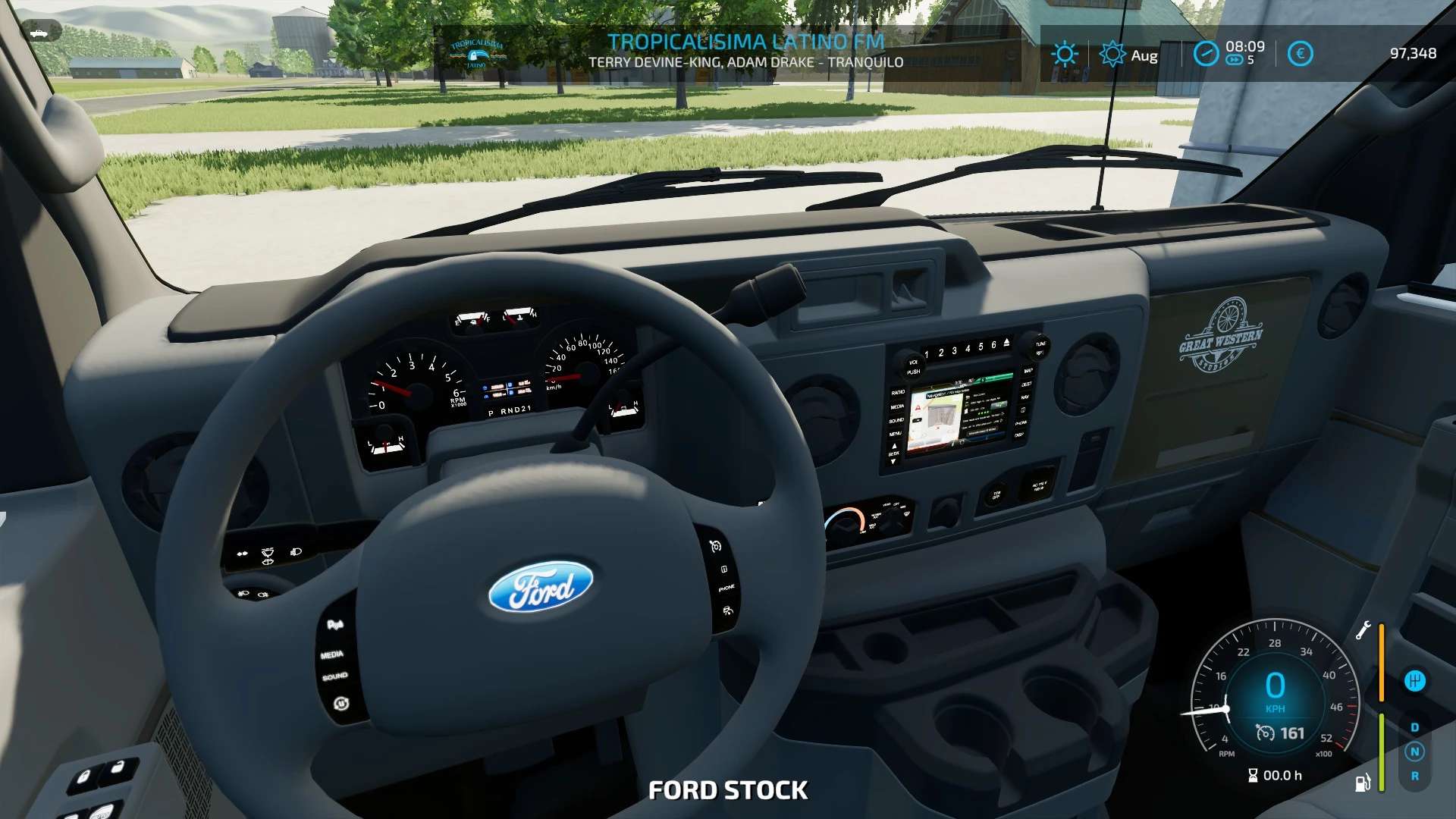Viewport: 1456px width, 819px height.
Task: Select the Tropicalisima Latino FM radio logo
Action: pos(476,53)
